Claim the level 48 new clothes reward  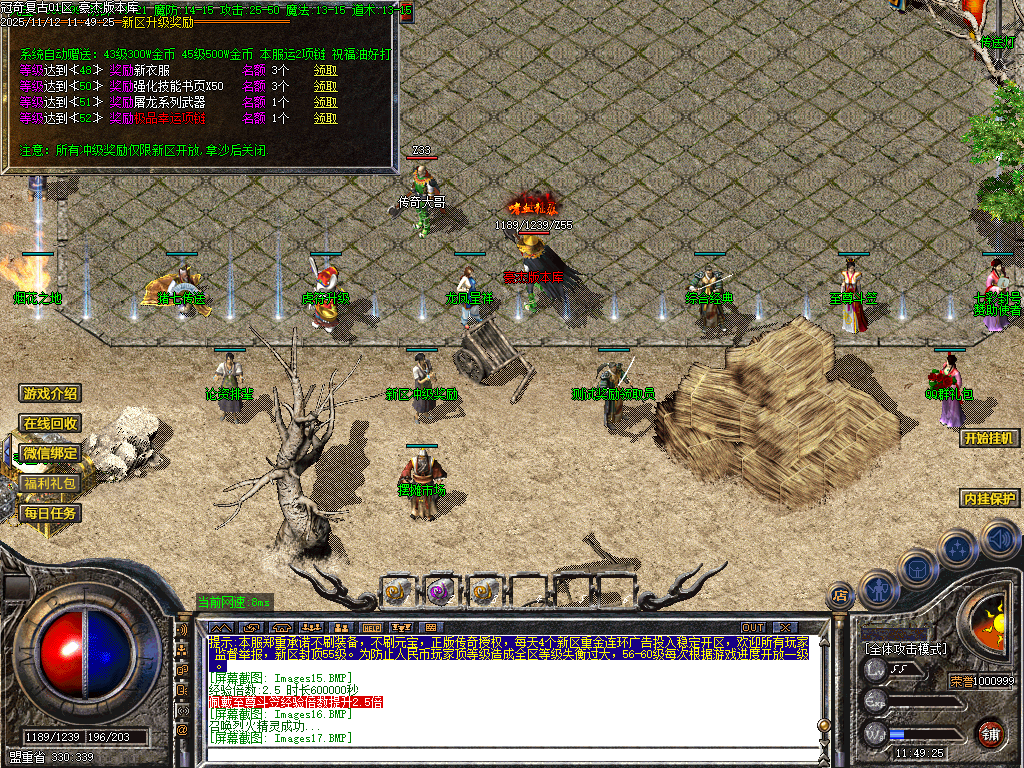click(326, 71)
